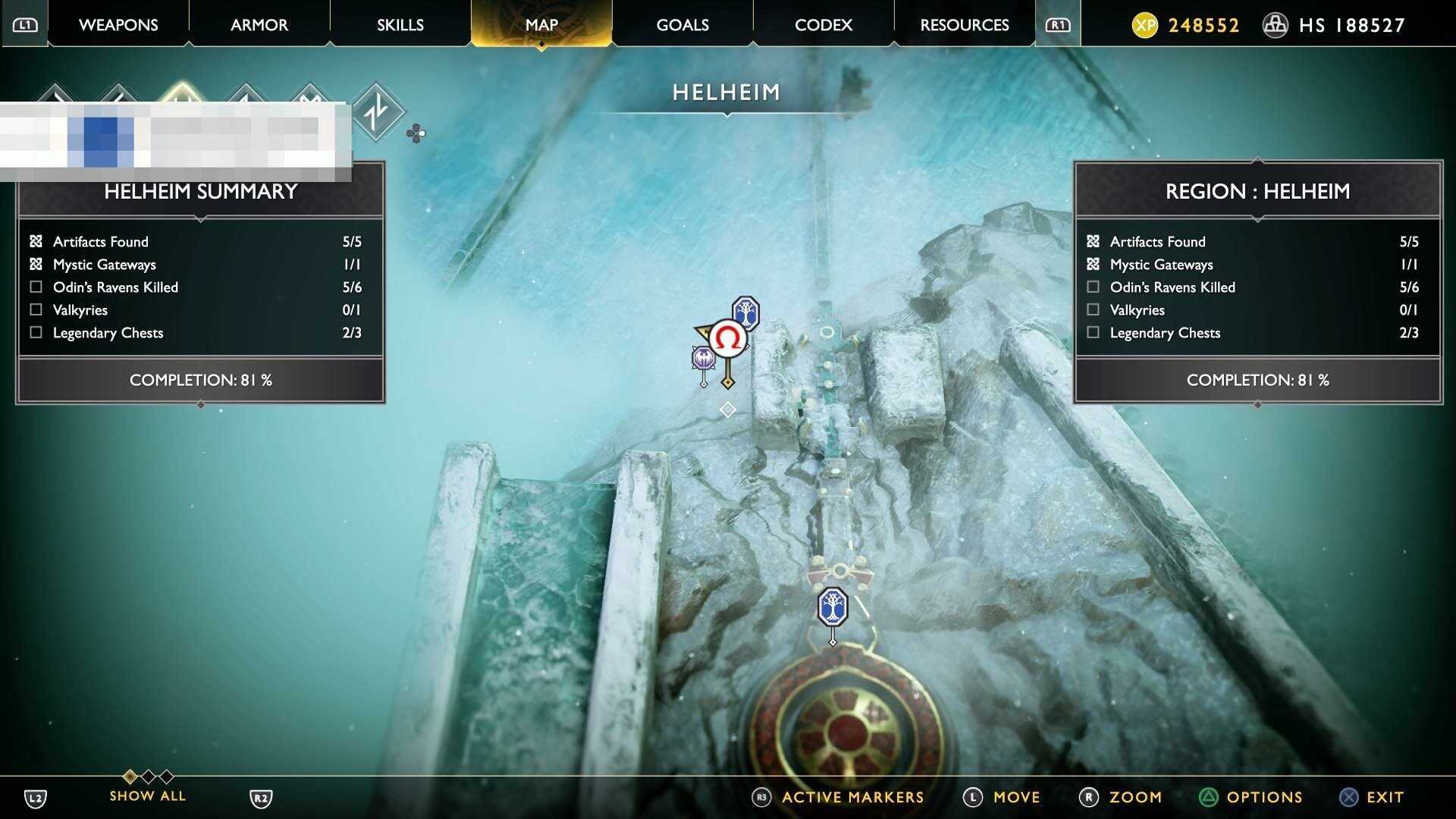Viewport: 1456px width, 819px height.
Task: Click the yellow XP coin icon
Action: tap(1147, 24)
